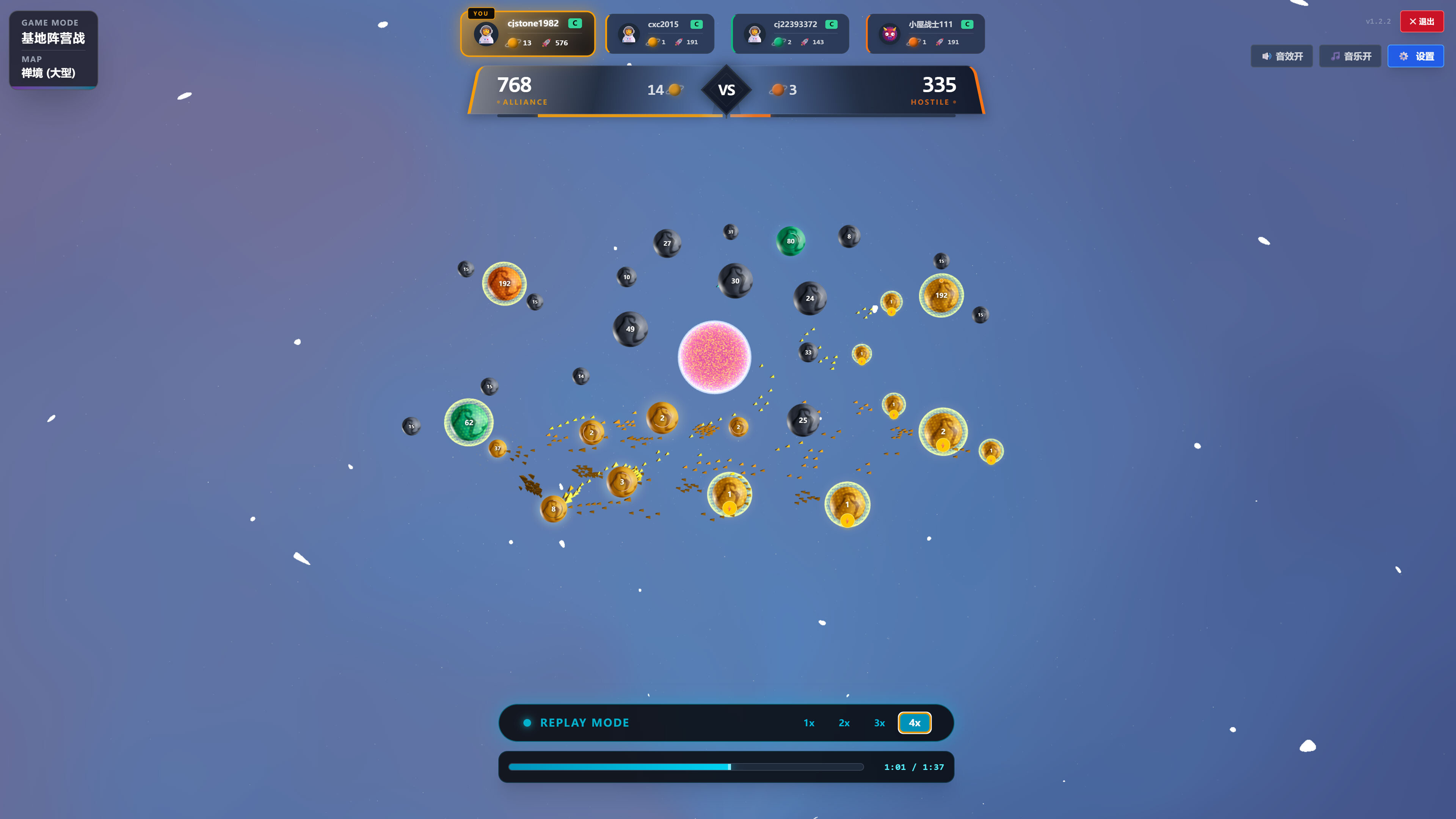Image resolution: width=1456 pixels, height=819 pixels.
Task: Click the replay progress bar
Action: [686, 767]
